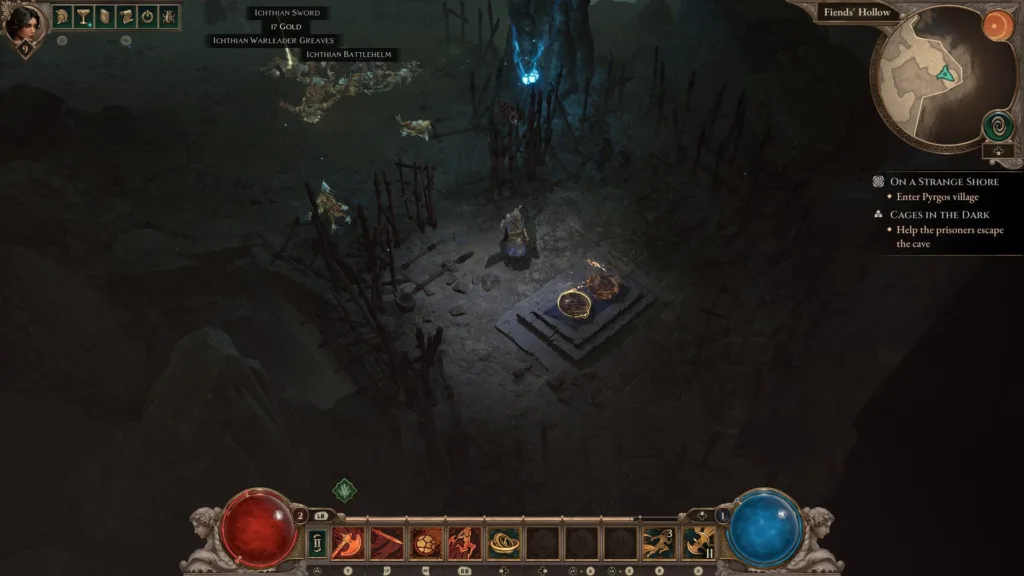
Task: Use the golden rings skill
Action: point(503,543)
